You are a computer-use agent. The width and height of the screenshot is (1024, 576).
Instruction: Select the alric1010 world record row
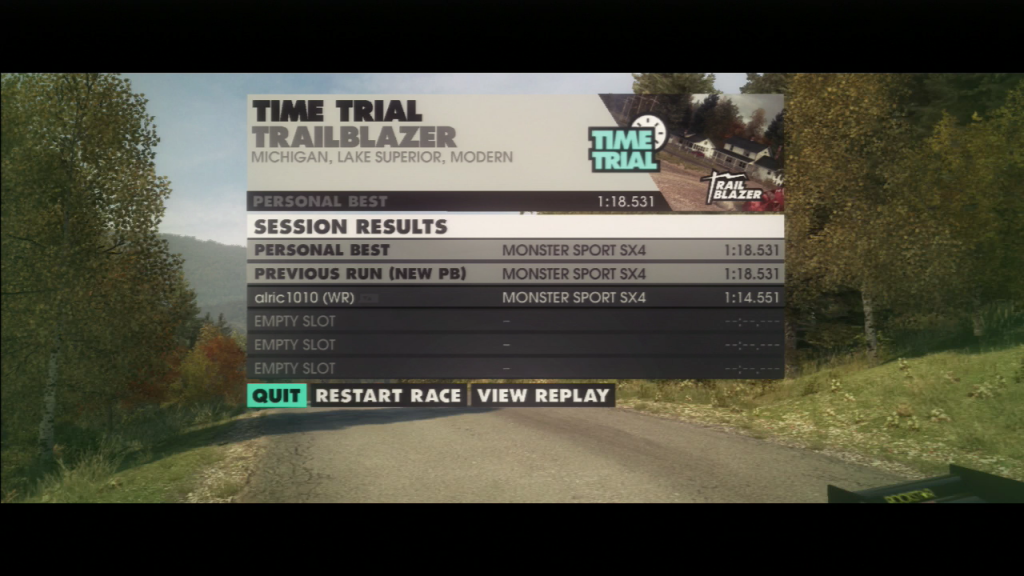pyautogui.click(x=515, y=297)
